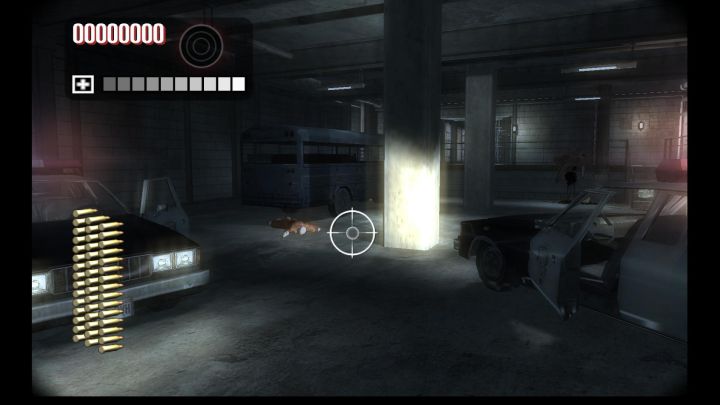
Task: Click the concentric rings combo icon
Action: pyautogui.click(x=200, y=44)
